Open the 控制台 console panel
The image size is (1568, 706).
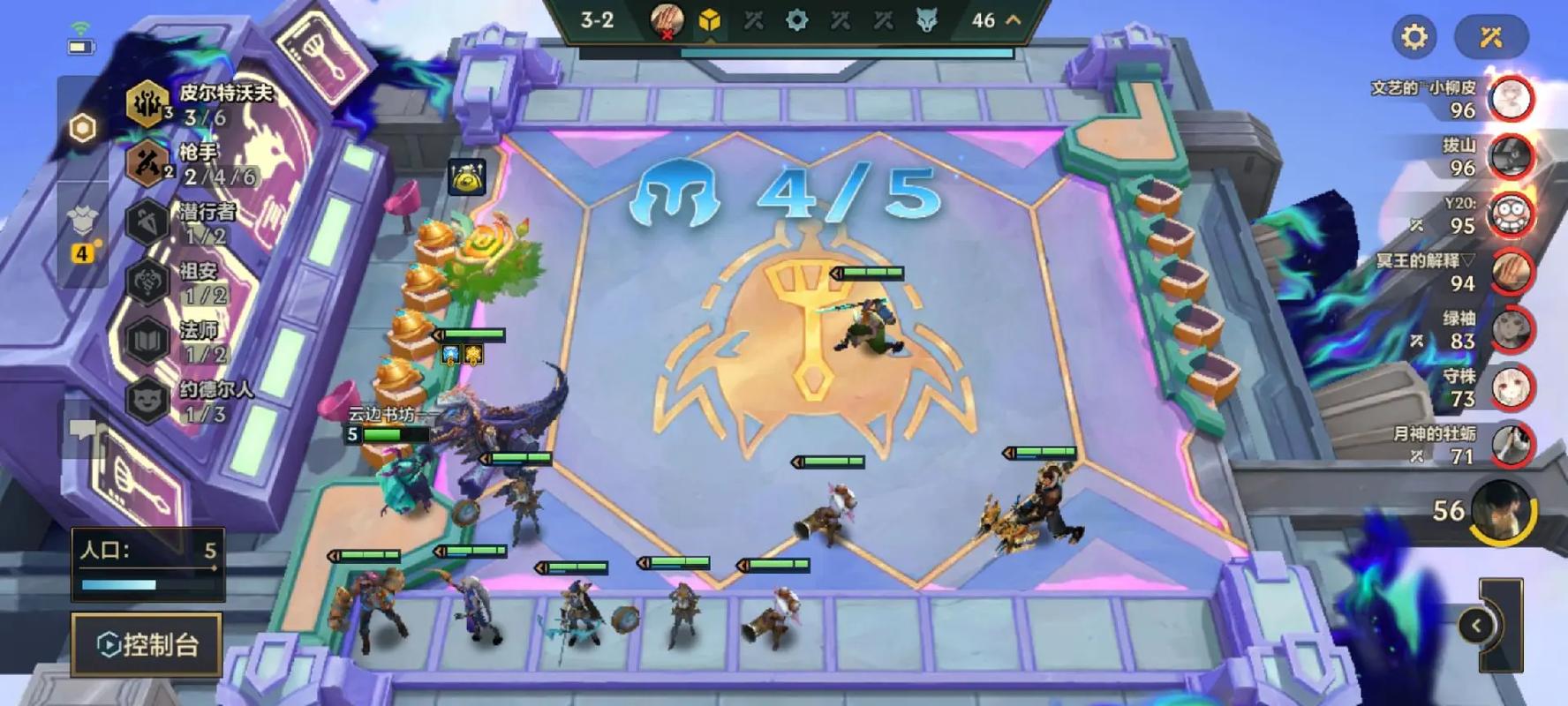(147, 644)
